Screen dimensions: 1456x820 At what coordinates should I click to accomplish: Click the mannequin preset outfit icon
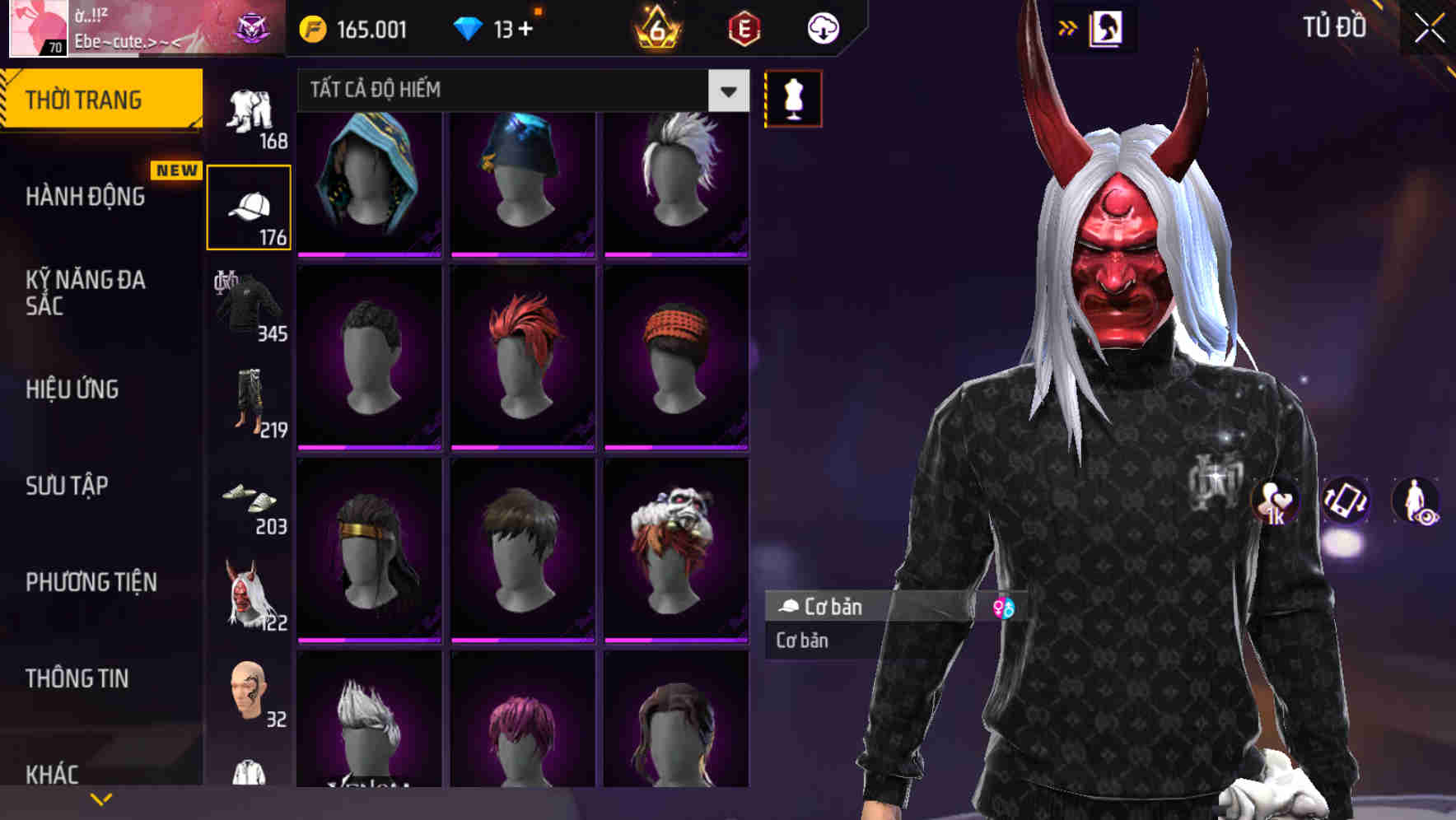click(x=793, y=97)
